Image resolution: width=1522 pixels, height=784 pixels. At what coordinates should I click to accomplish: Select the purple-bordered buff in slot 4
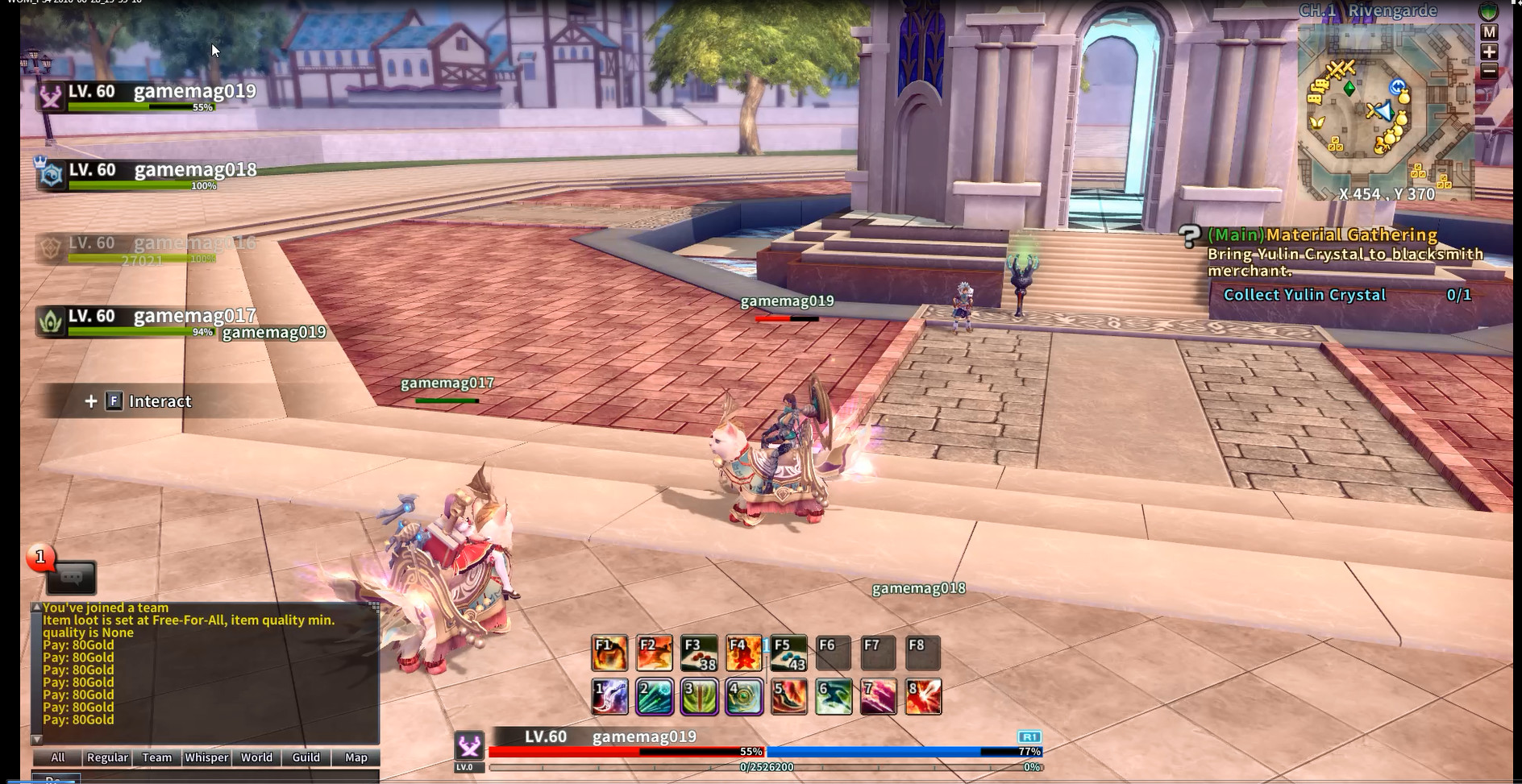[x=745, y=698]
